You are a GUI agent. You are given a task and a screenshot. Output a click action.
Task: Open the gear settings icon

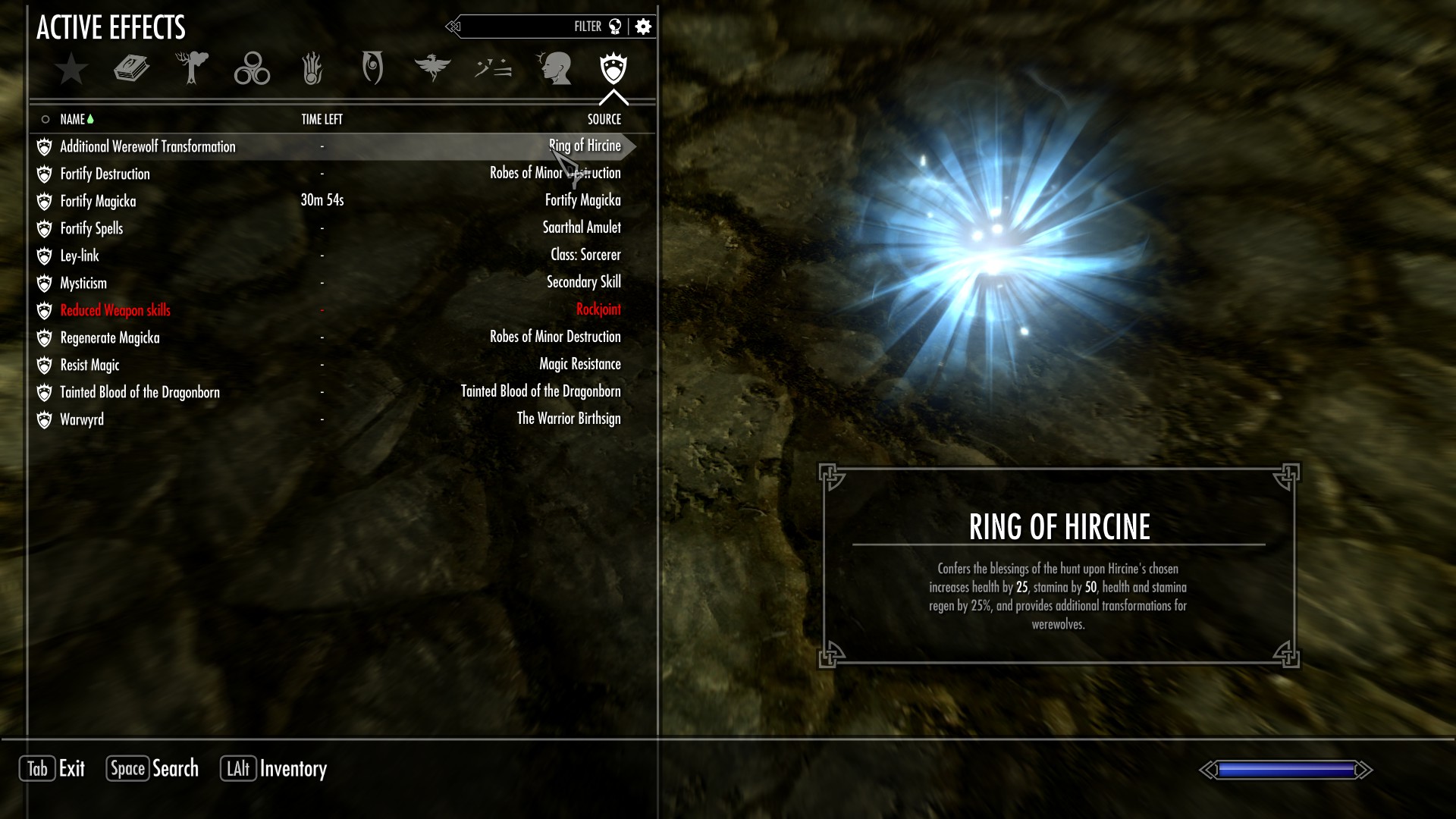(x=643, y=27)
